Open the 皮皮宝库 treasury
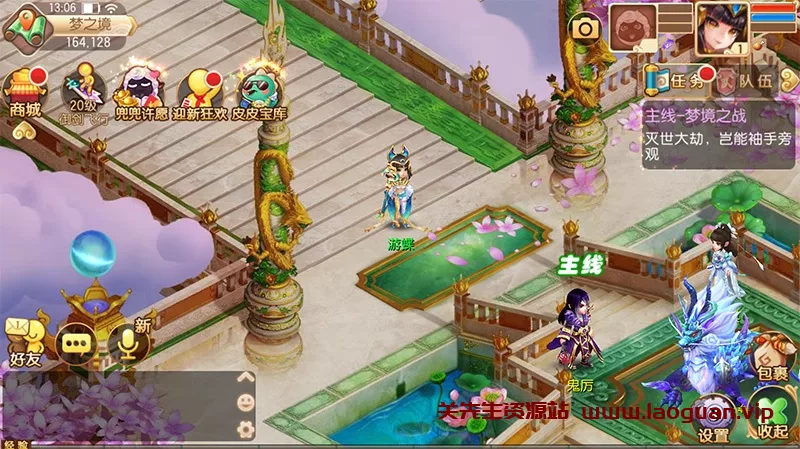The image size is (800, 449). click(259, 92)
